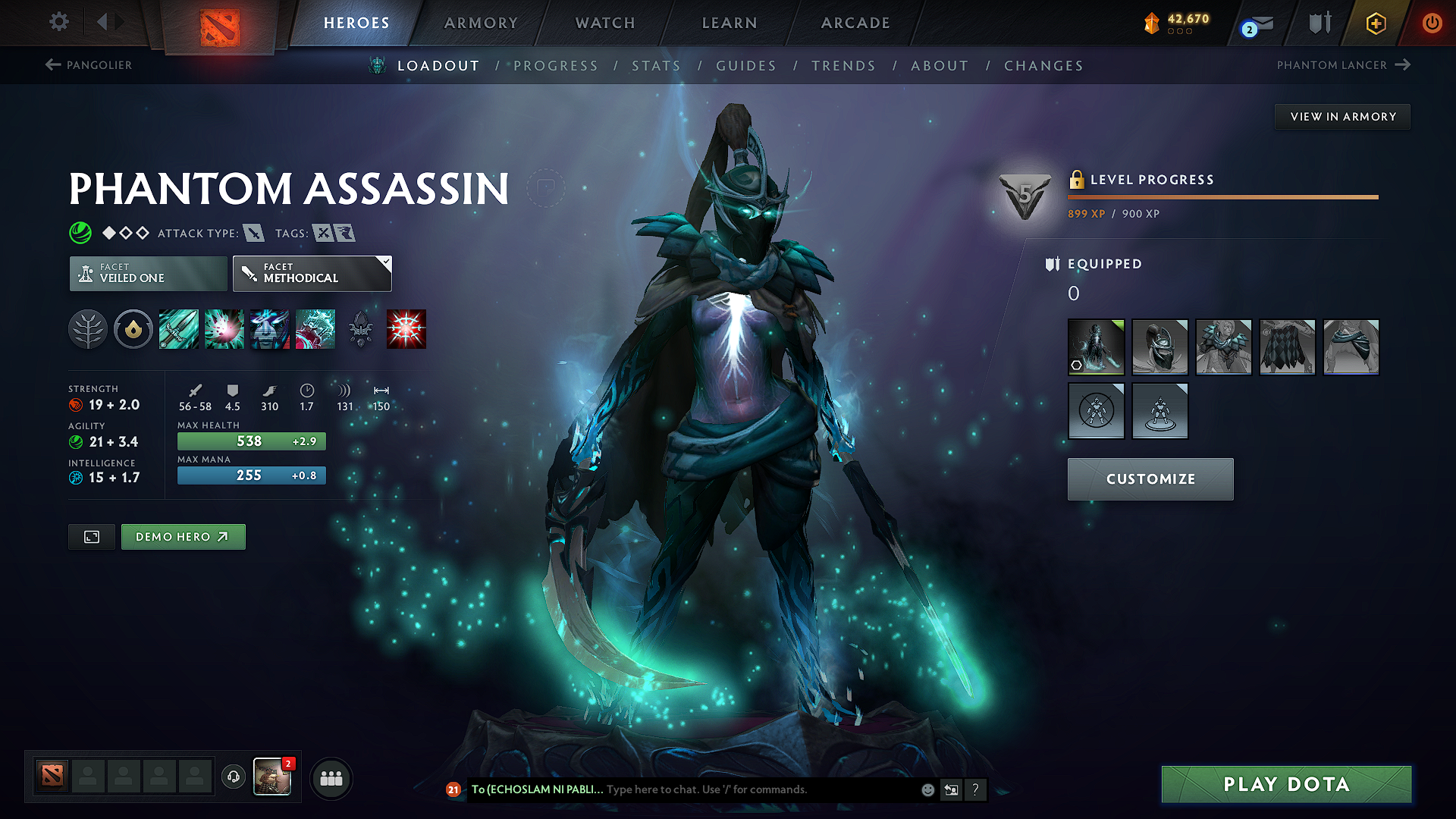
Task: Show the hero Stats section
Action: [x=656, y=66]
